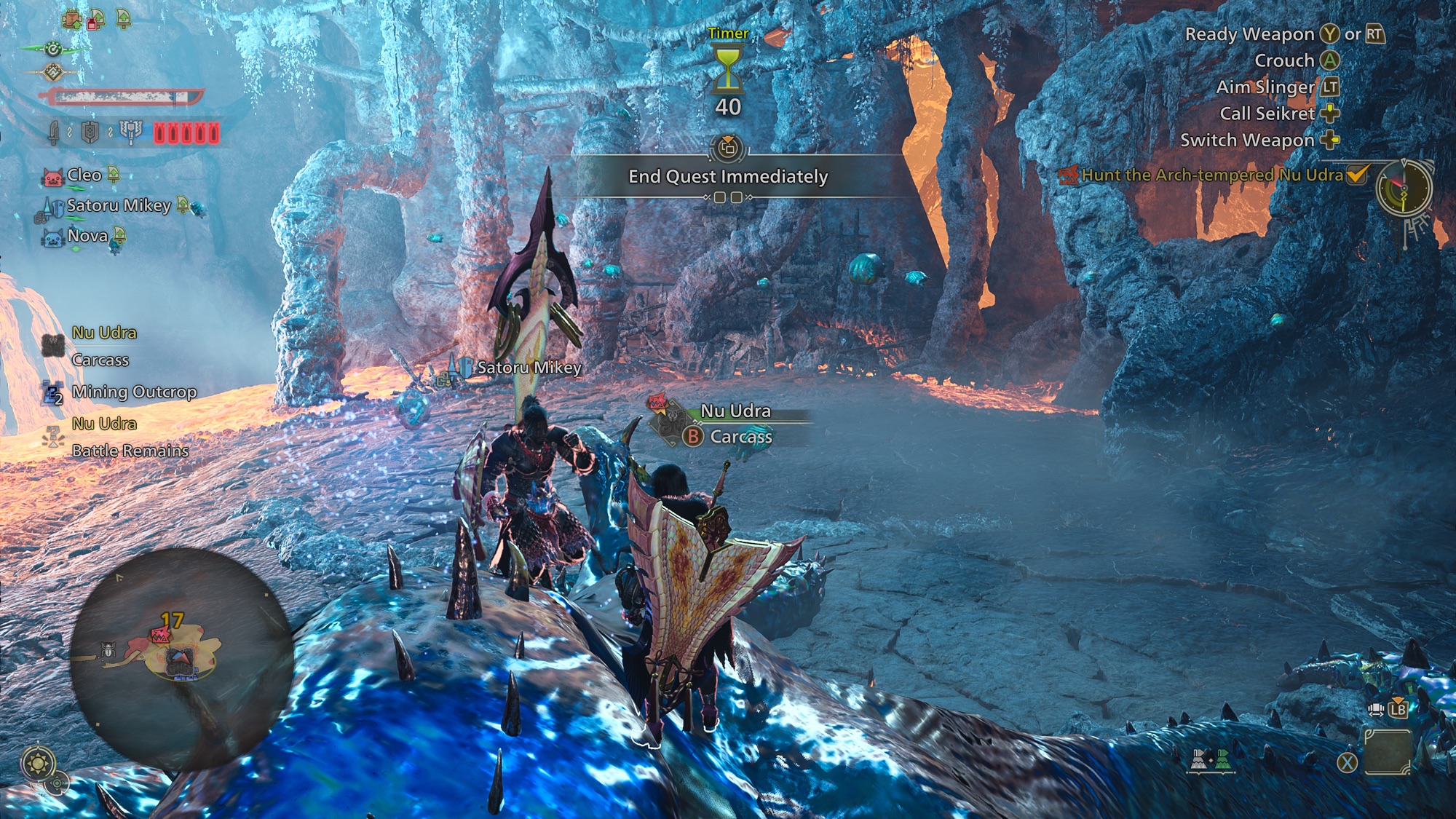The height and width of the screenshot is (819, 1456).
Task: Click the hourglass timer icon
Action: click(728, 69)
